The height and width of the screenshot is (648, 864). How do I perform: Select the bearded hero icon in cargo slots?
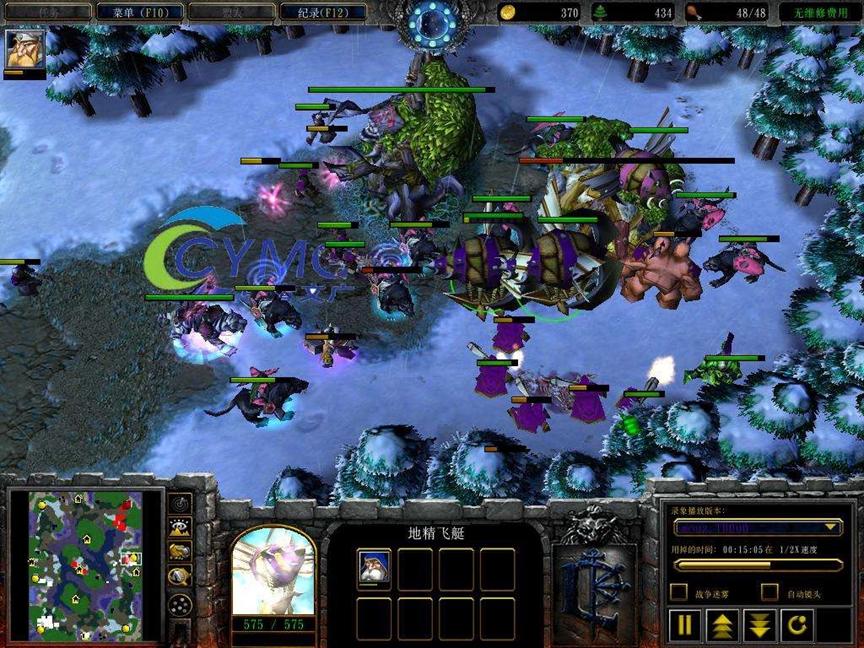(374, 567)
